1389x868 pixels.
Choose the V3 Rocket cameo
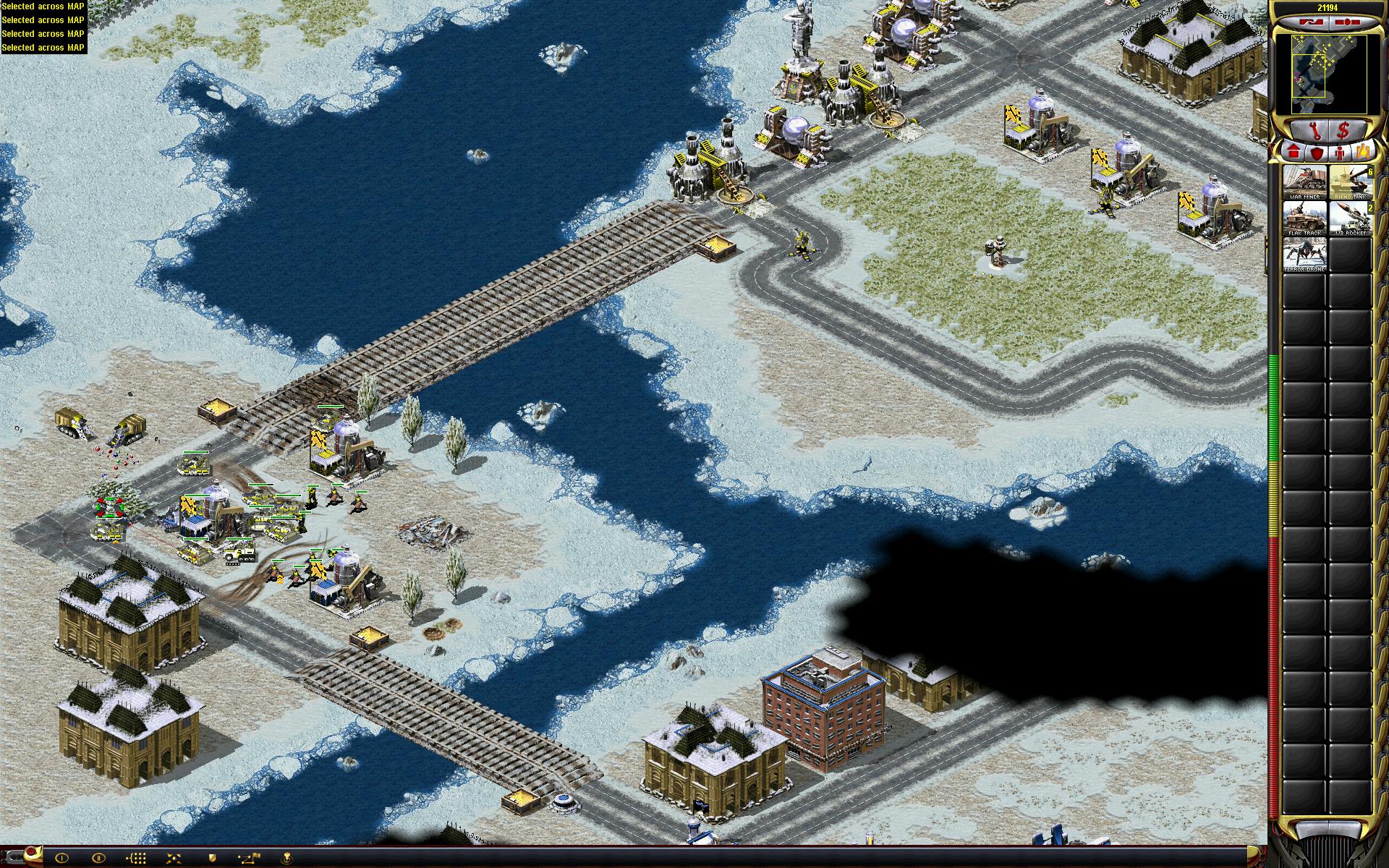[x=1351, y=218]
